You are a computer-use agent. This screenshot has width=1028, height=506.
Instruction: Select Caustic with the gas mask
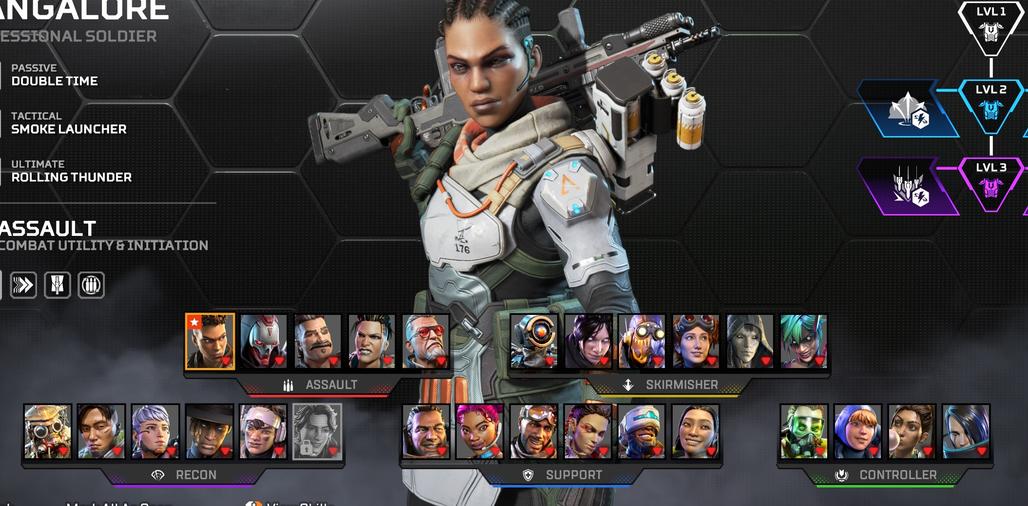804,431
